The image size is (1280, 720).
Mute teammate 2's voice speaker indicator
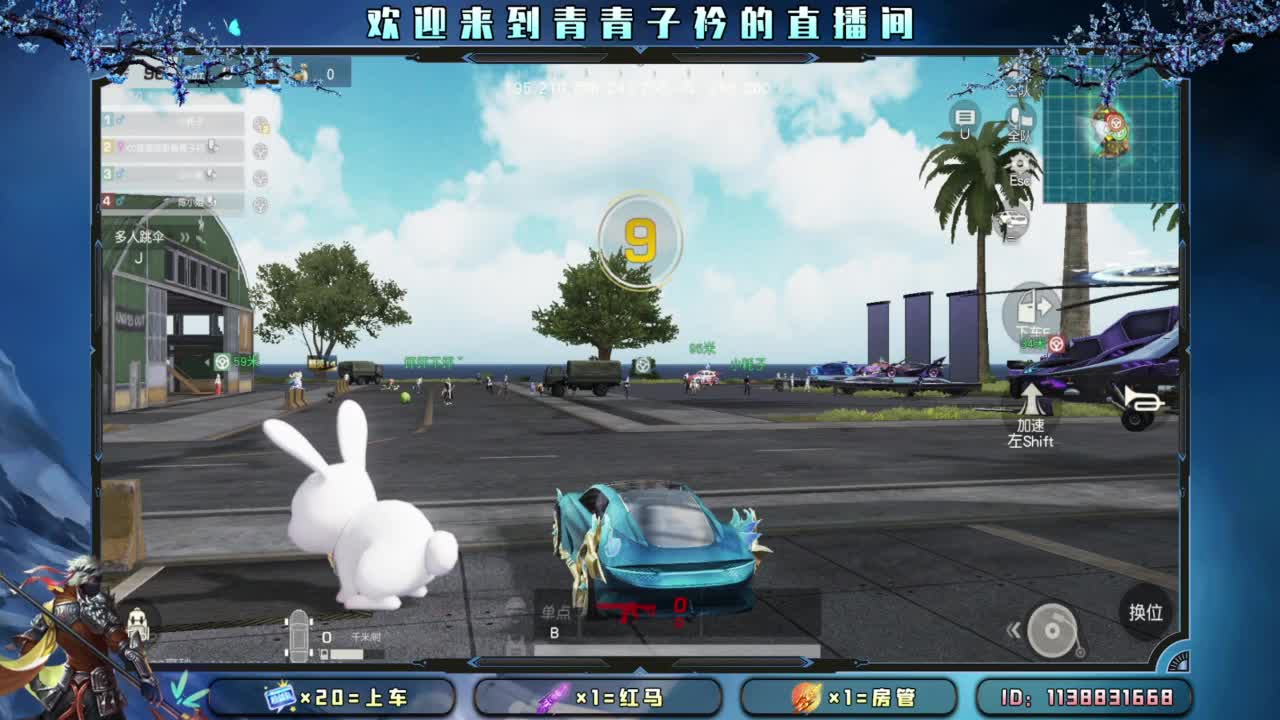(x=211, y=148)
